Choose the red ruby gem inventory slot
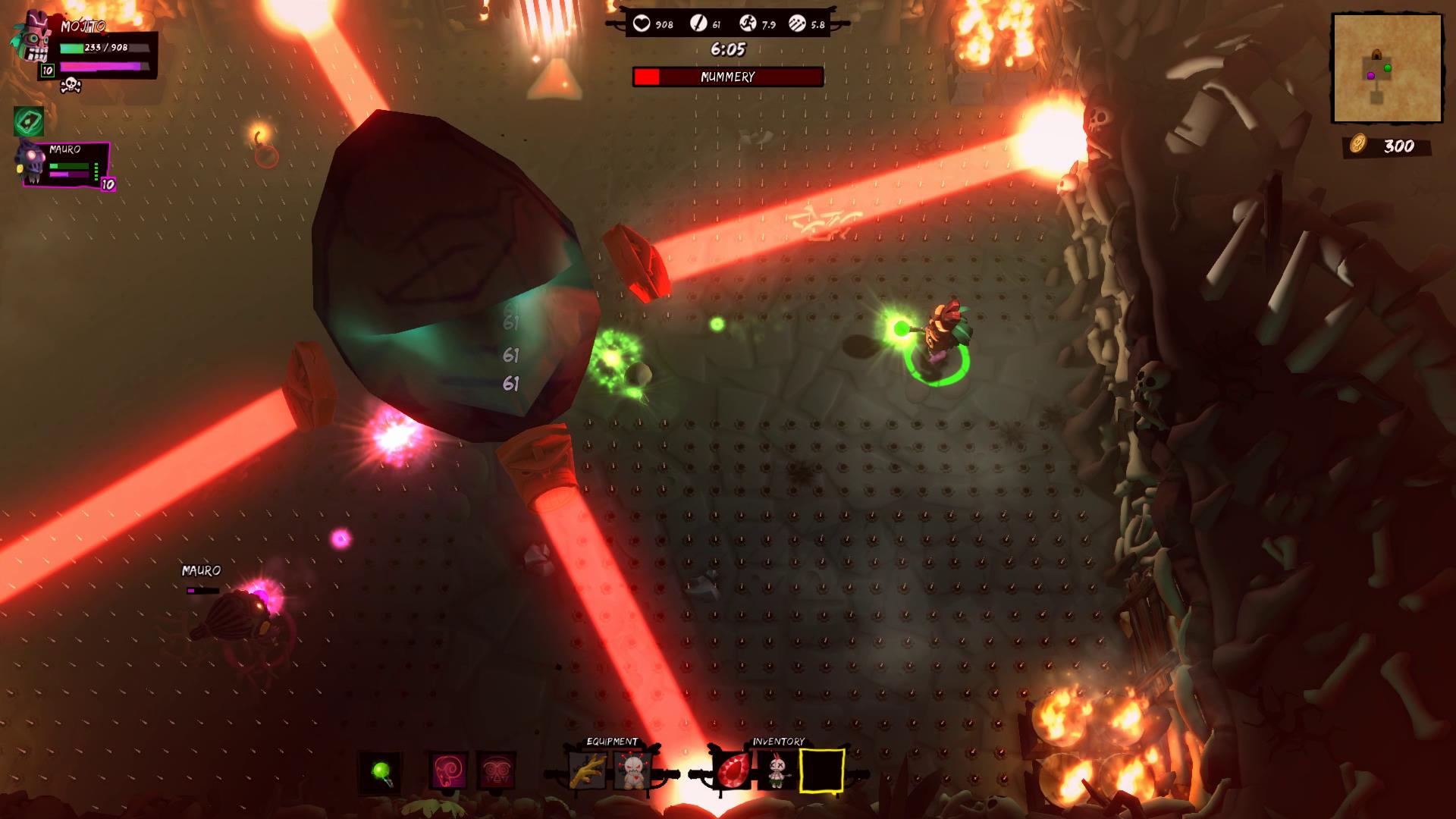This screenshot has height=819, width=1456. [732, 772]
